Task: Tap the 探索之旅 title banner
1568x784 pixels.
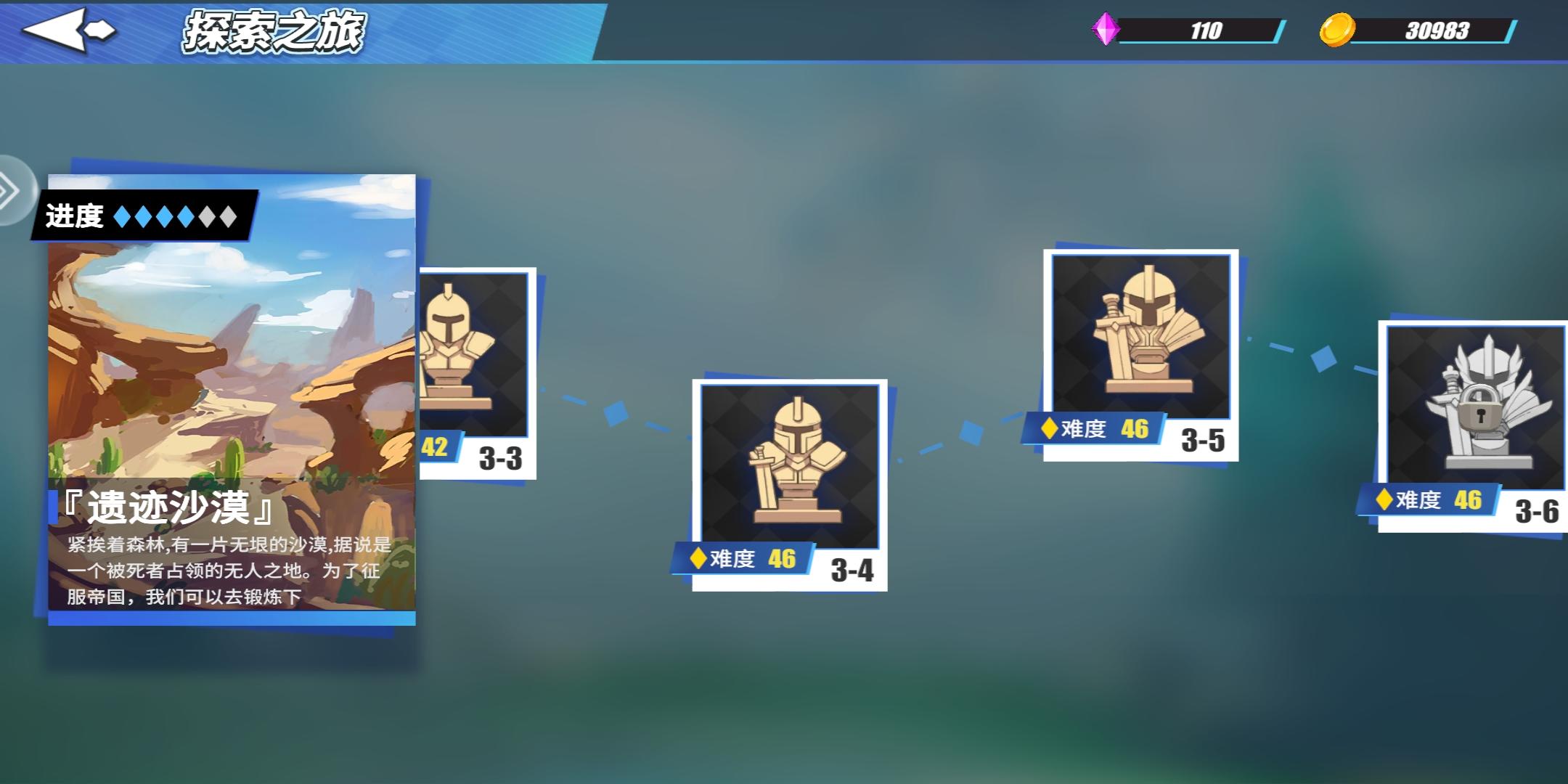Action: [x=272, y=30]
